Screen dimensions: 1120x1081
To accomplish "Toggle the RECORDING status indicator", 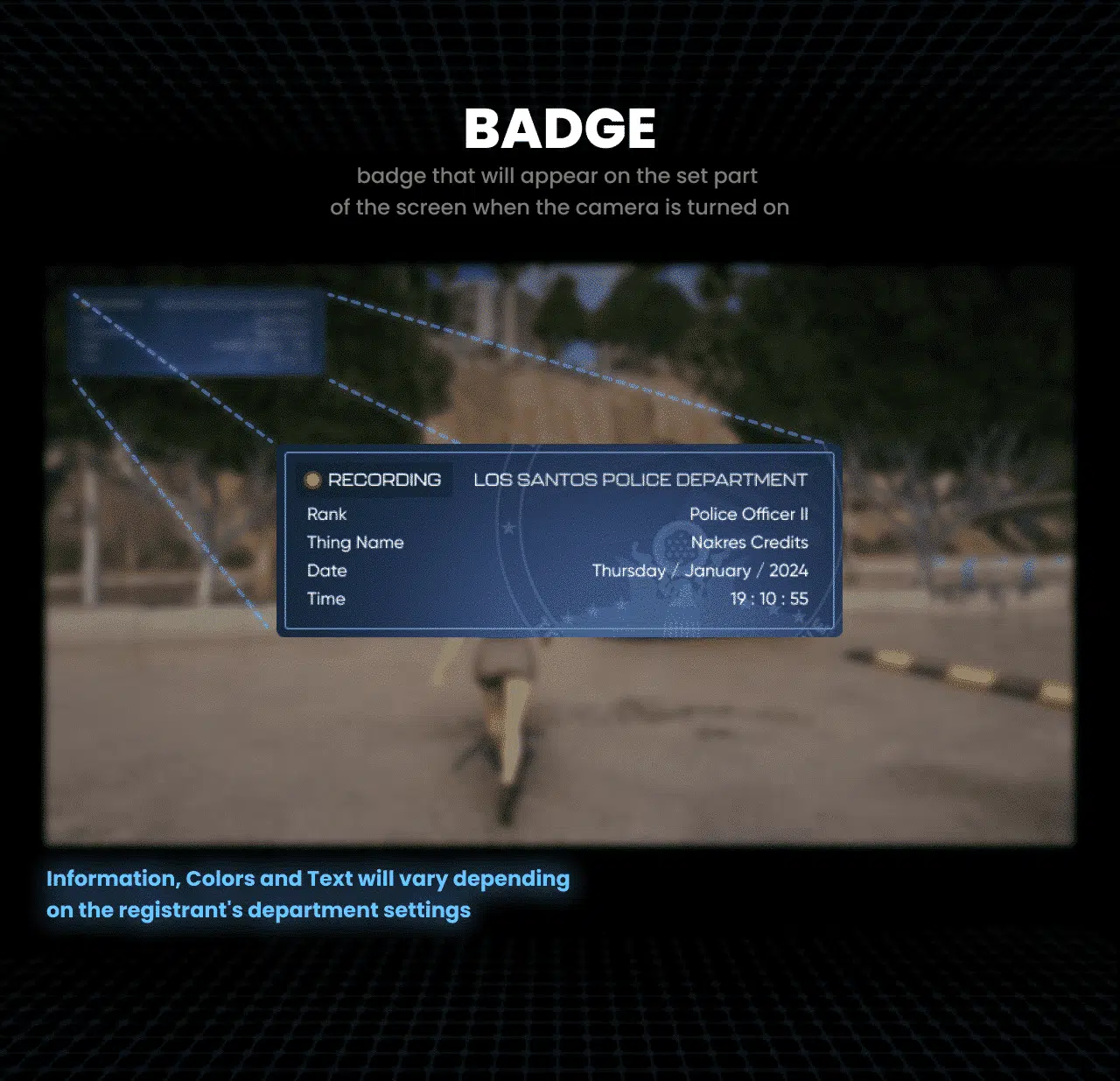I will (x=374, y=480).
